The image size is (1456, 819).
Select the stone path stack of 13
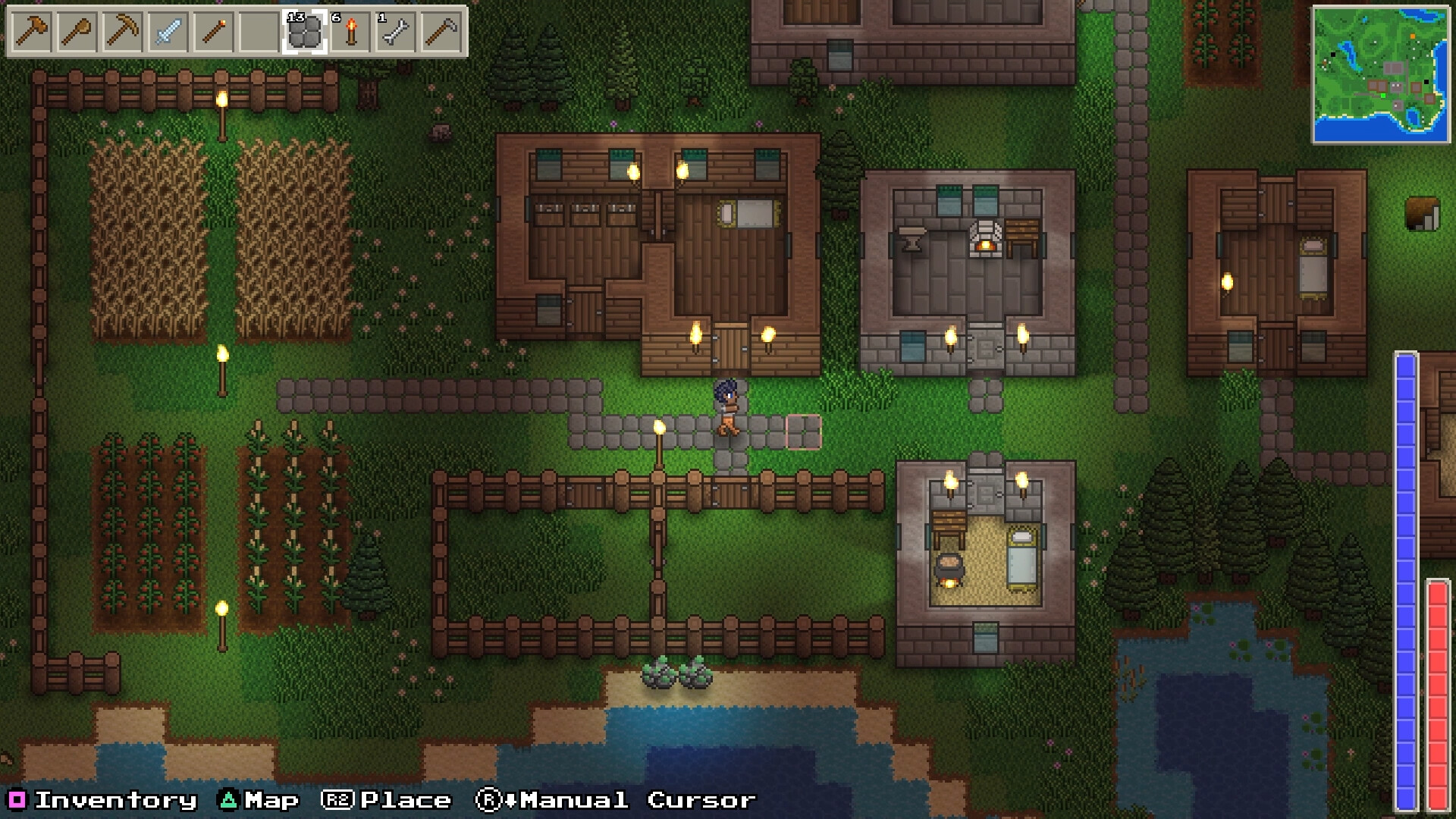(304, 32)
